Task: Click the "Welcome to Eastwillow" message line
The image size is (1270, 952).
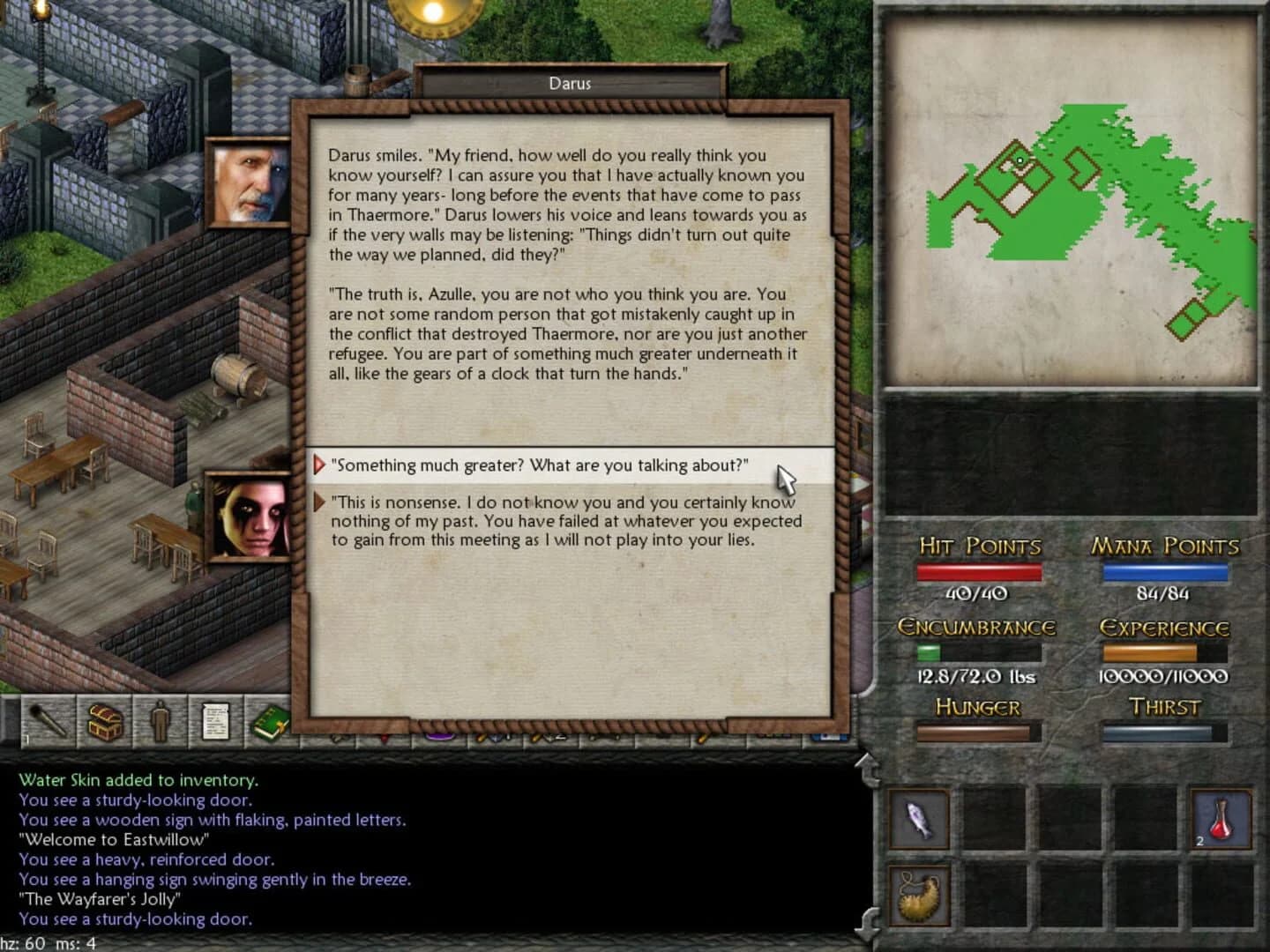Action: tap(115, 840)
